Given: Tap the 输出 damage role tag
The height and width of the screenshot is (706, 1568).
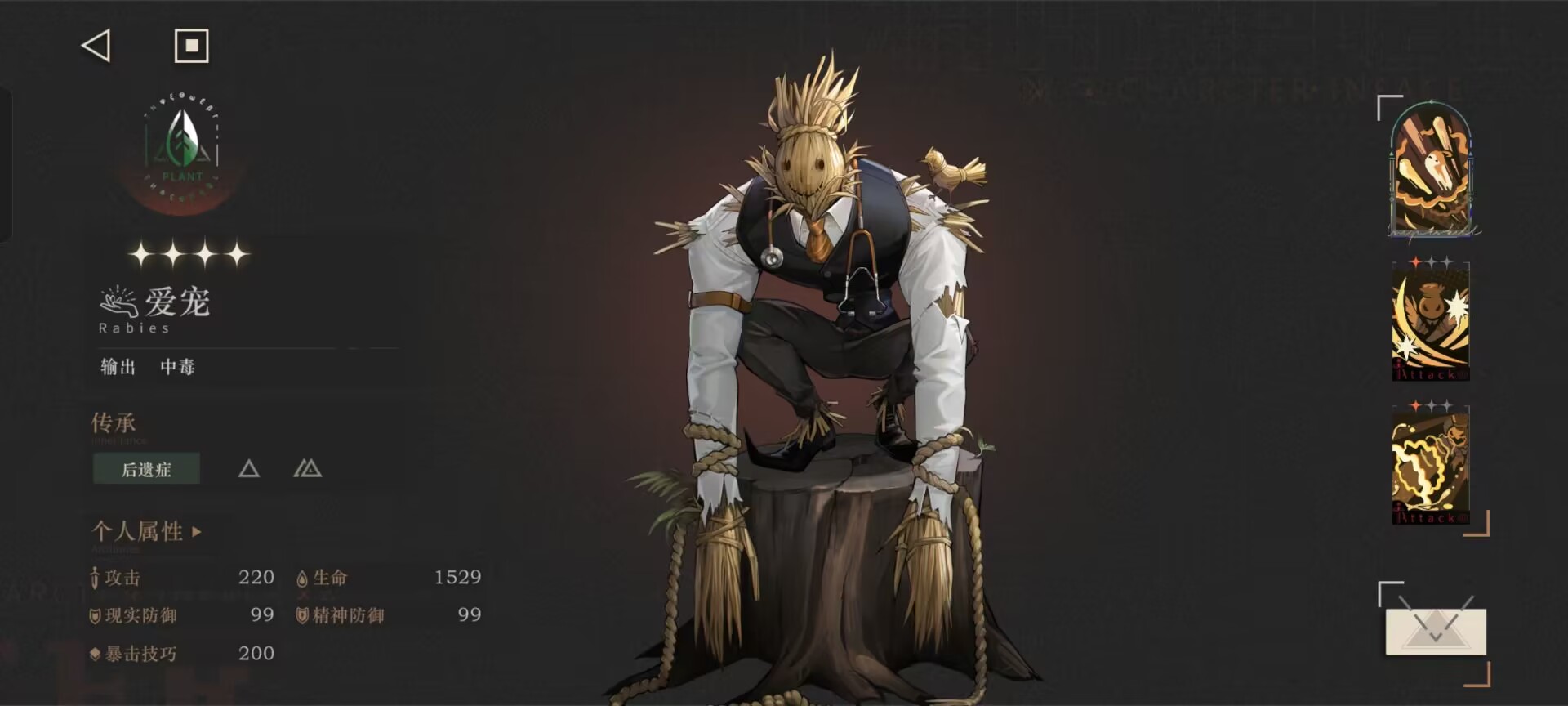Looking at the screenshot, I should click(x=118, y=367).
